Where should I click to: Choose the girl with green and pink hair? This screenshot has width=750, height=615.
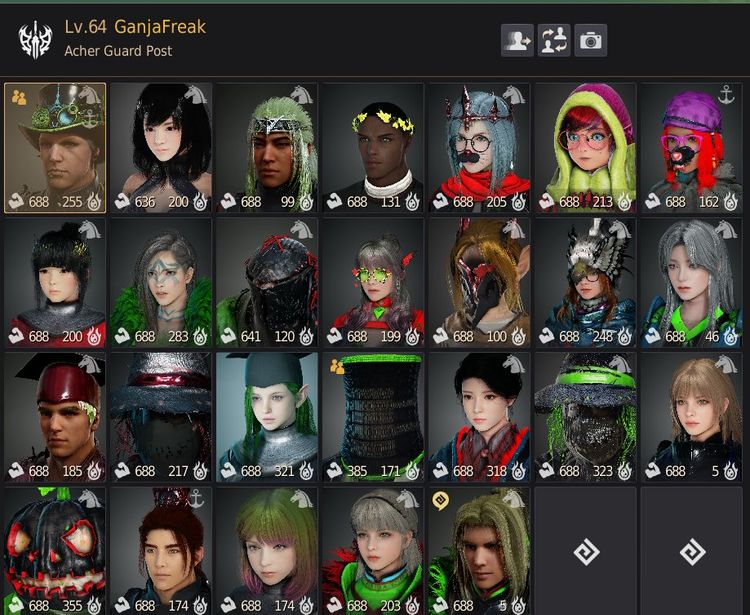[266, 550]
